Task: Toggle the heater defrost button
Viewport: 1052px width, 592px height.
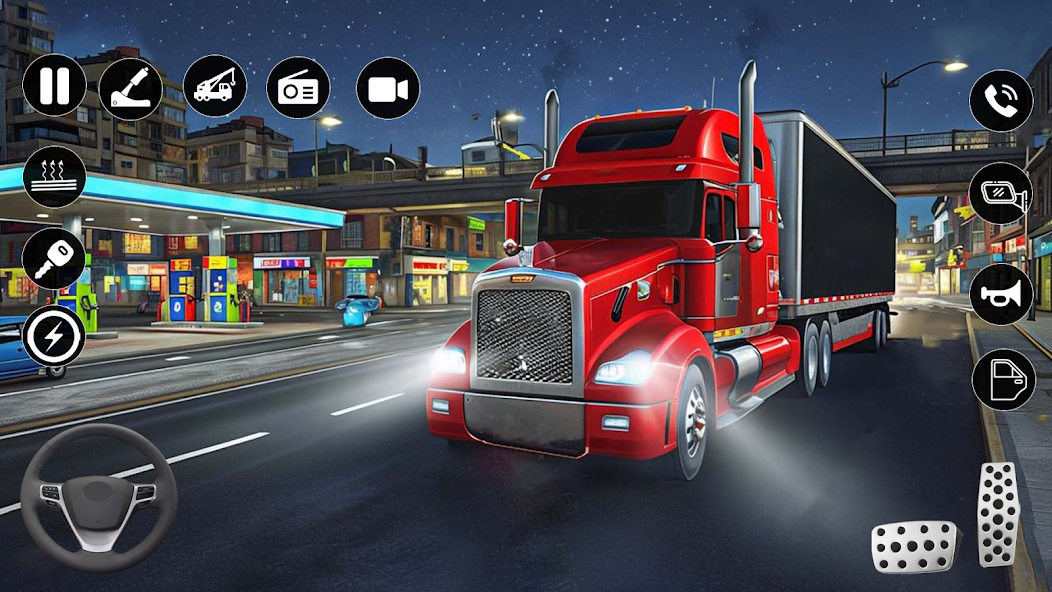Action: [54, 177]
